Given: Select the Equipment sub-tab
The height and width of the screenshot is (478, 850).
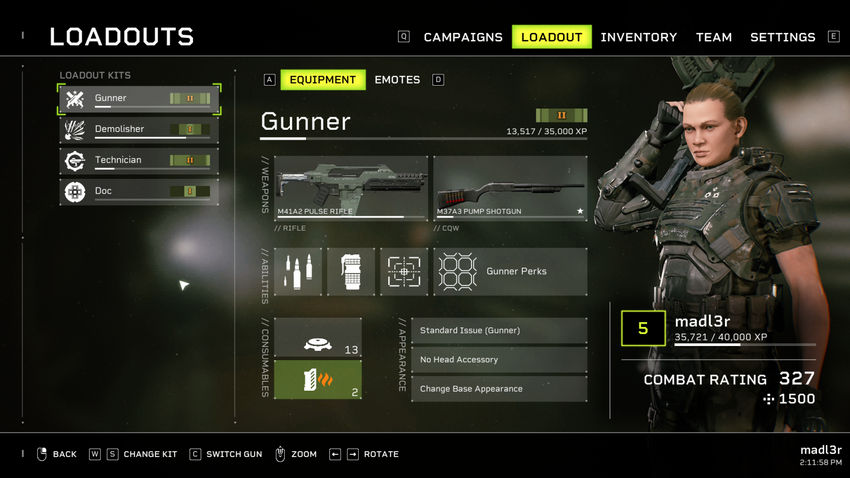Looking at the screenshot, I should tap(323, 80).
